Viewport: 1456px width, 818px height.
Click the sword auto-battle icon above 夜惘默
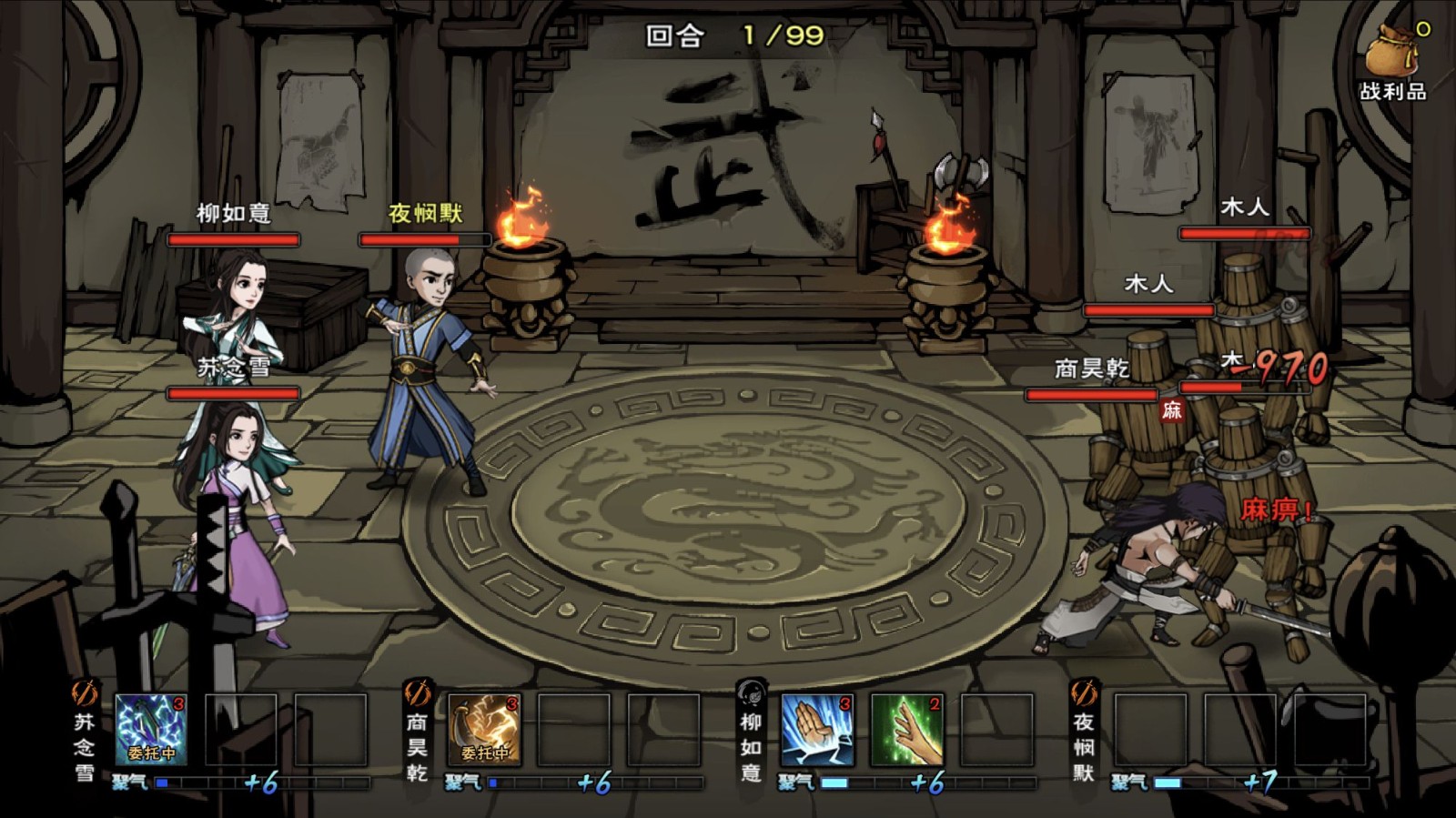(x=1083, y=694)
